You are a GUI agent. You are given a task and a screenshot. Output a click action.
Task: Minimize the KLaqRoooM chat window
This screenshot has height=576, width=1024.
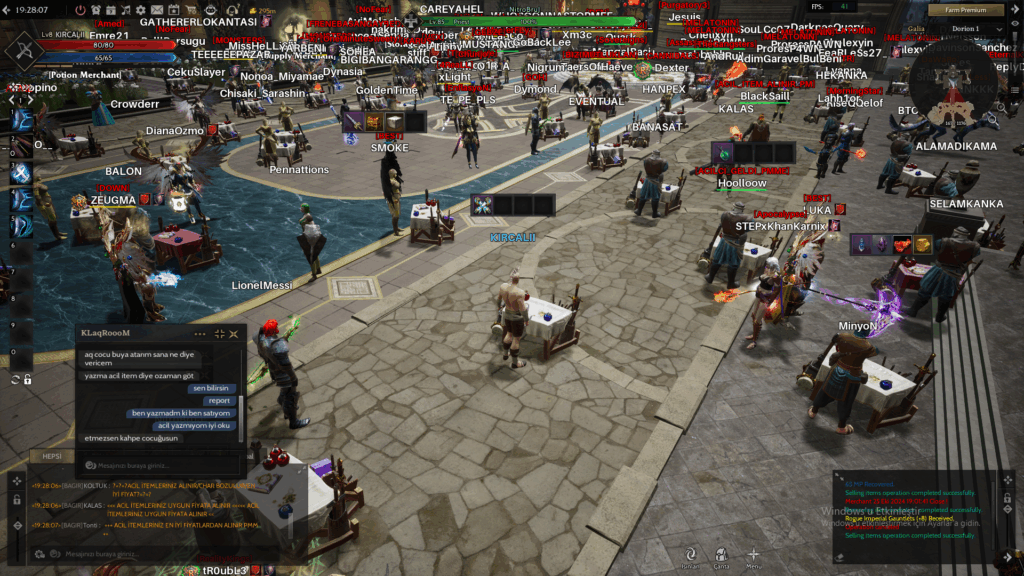click(x=218, y=333)
